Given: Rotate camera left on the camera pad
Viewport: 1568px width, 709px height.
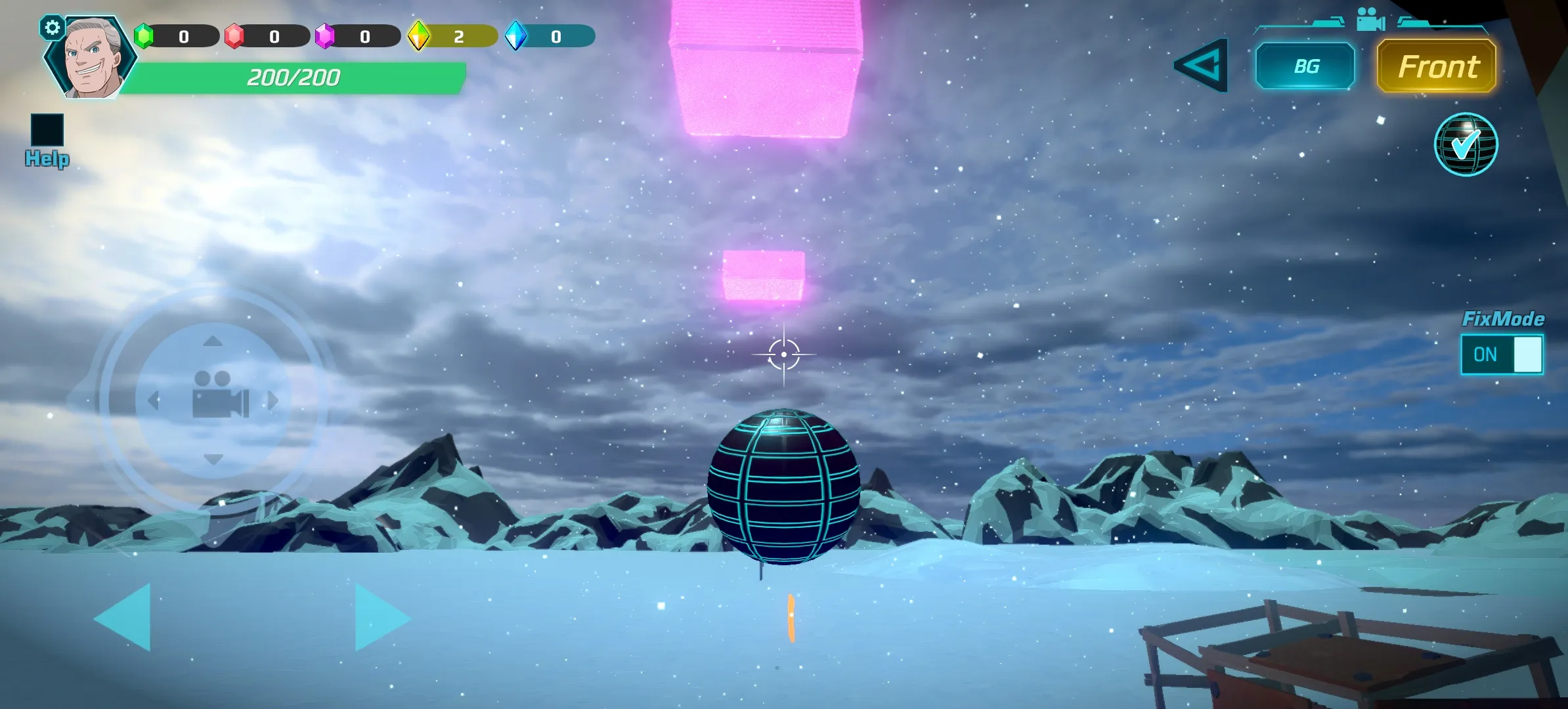Looking at the screenshot, I should tap(154, 400).
